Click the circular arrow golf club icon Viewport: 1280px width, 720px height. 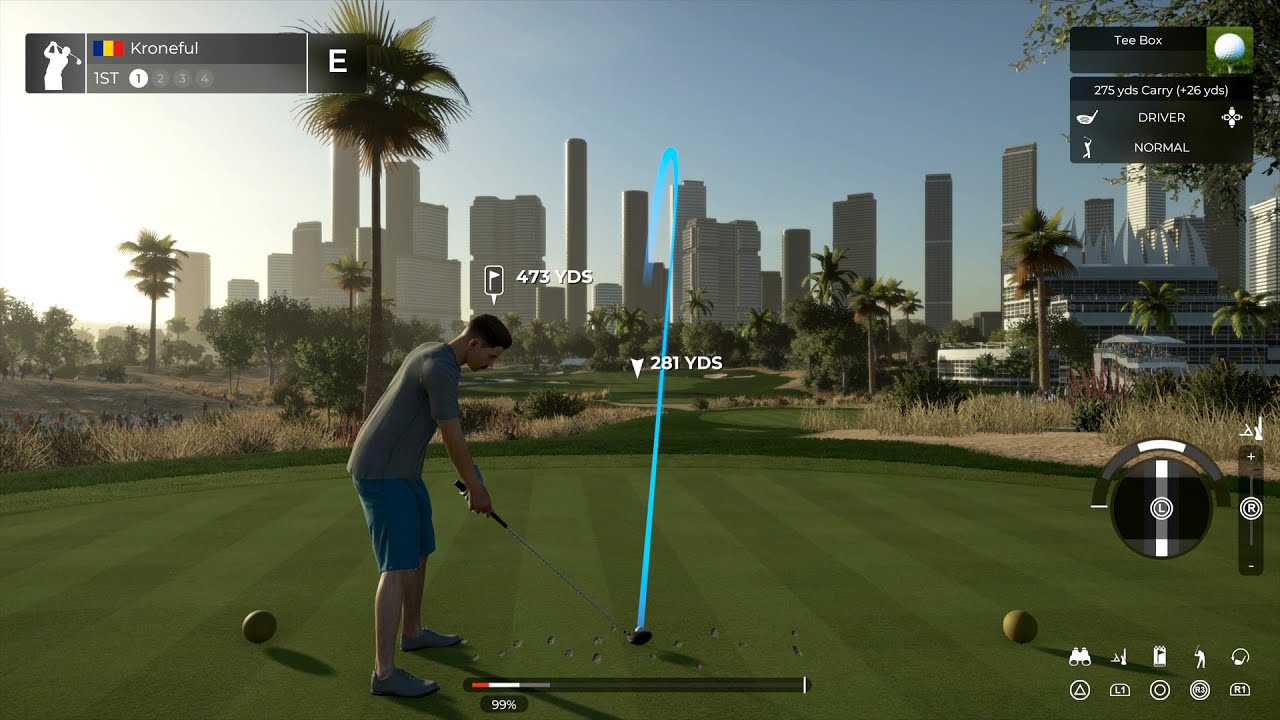[x=1240, y=657]
